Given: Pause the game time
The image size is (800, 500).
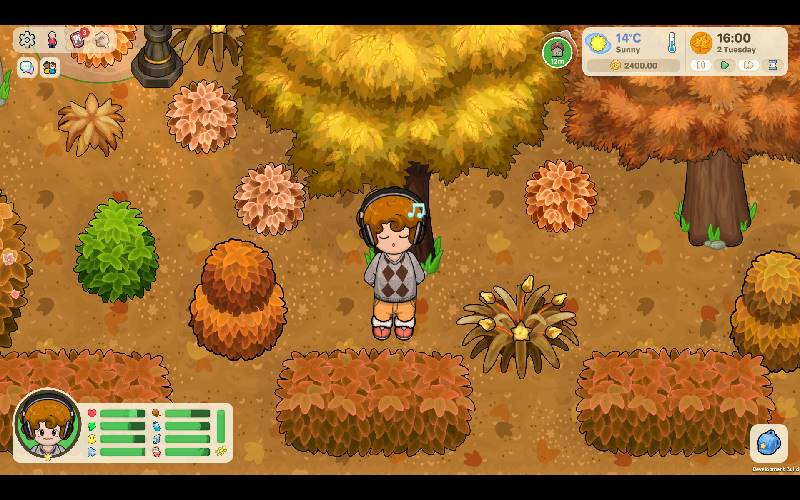Looking at the screenshot, I should click(701, 65).
